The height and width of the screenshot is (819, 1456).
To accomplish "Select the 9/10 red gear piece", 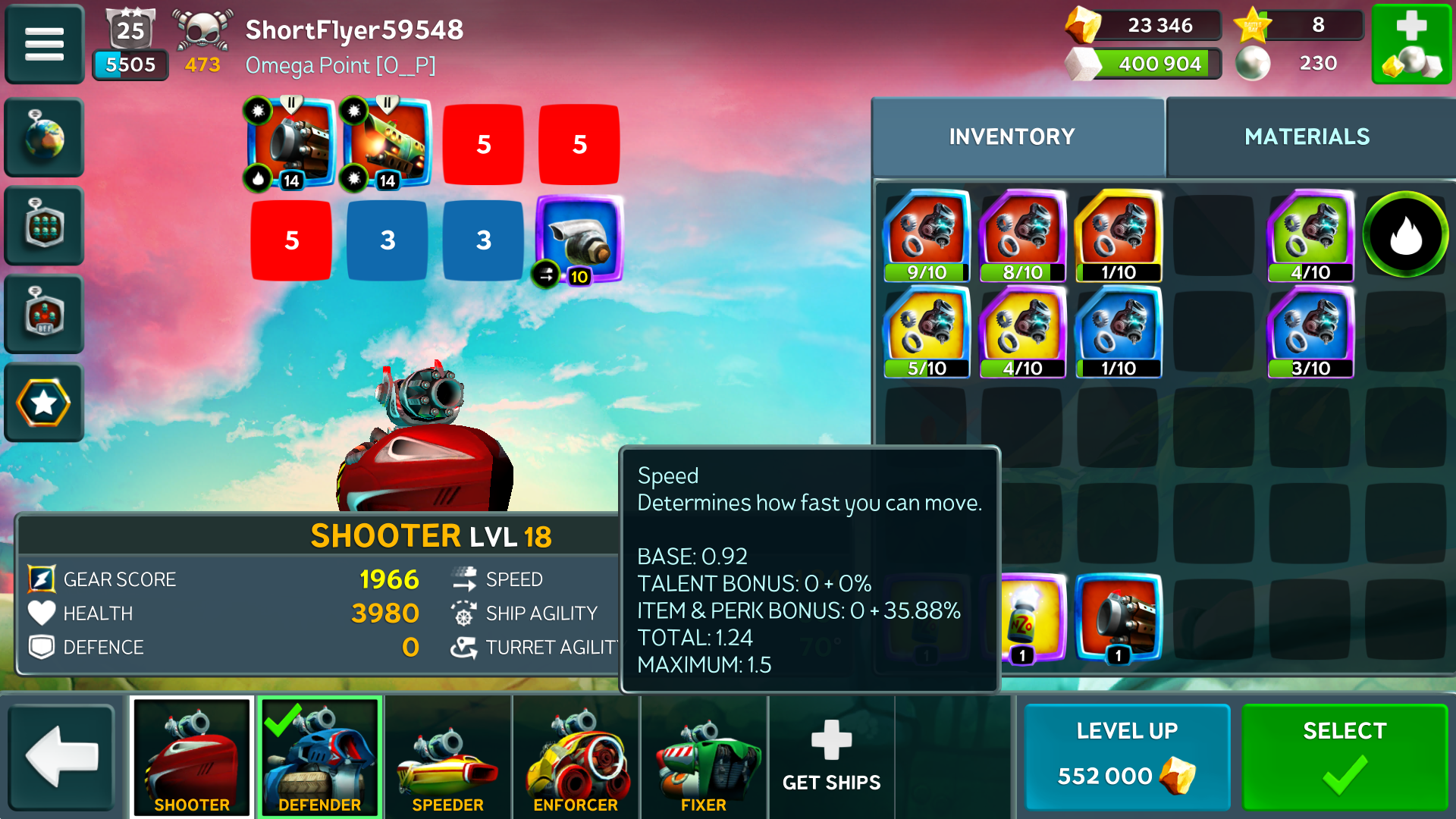I will (927, 236).
